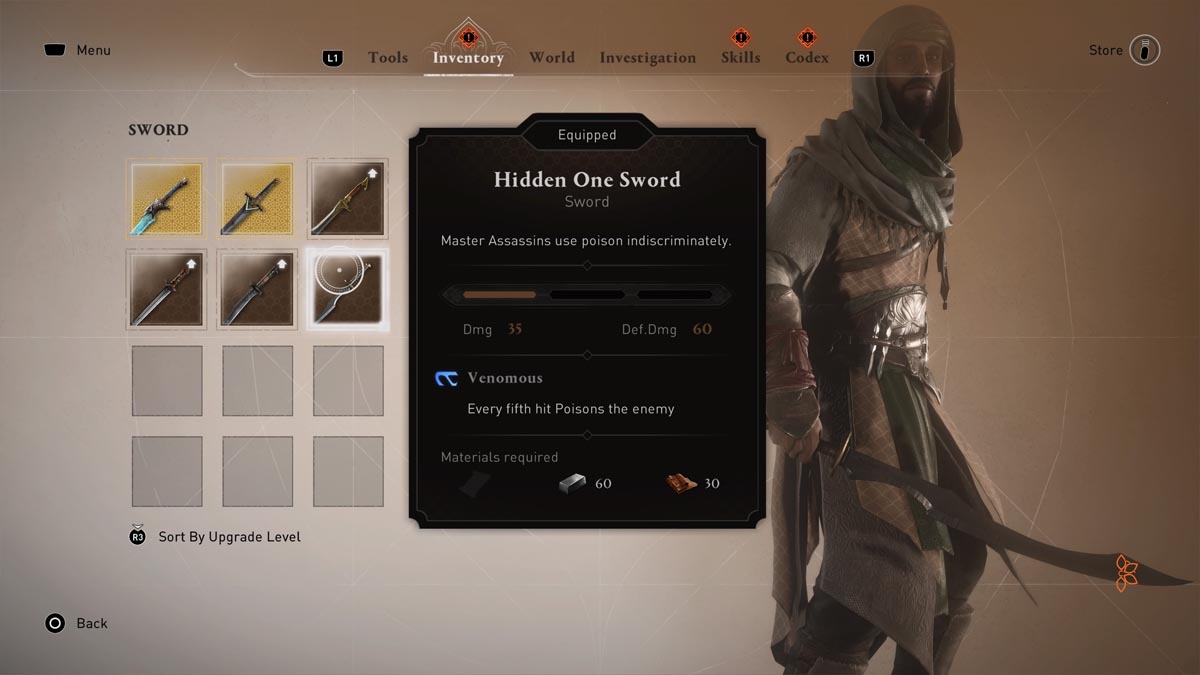Select the red-hilted straight sword slot
This screenshot has height=675, width=1200.
pyautogui.click(x=167, y=289)
